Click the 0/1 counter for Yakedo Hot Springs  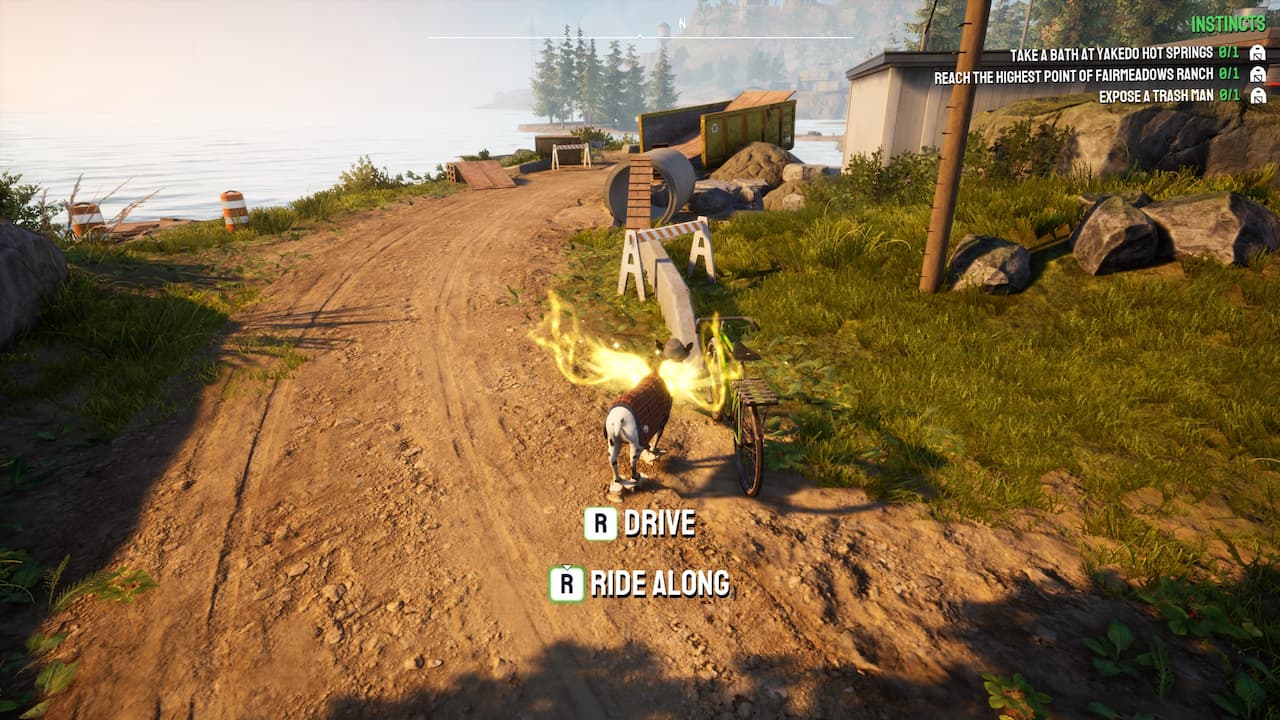[1228, 53]
